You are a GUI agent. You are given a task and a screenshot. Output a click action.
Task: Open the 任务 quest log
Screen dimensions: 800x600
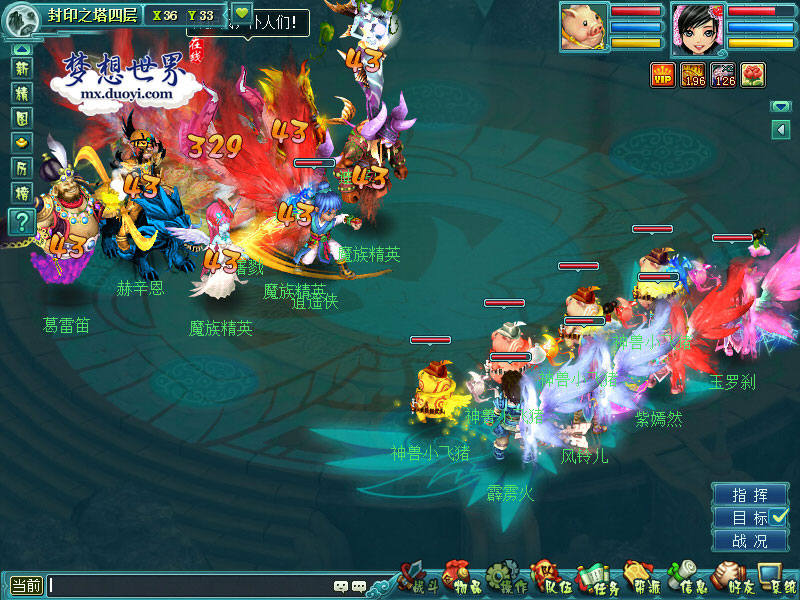point(595,579)
